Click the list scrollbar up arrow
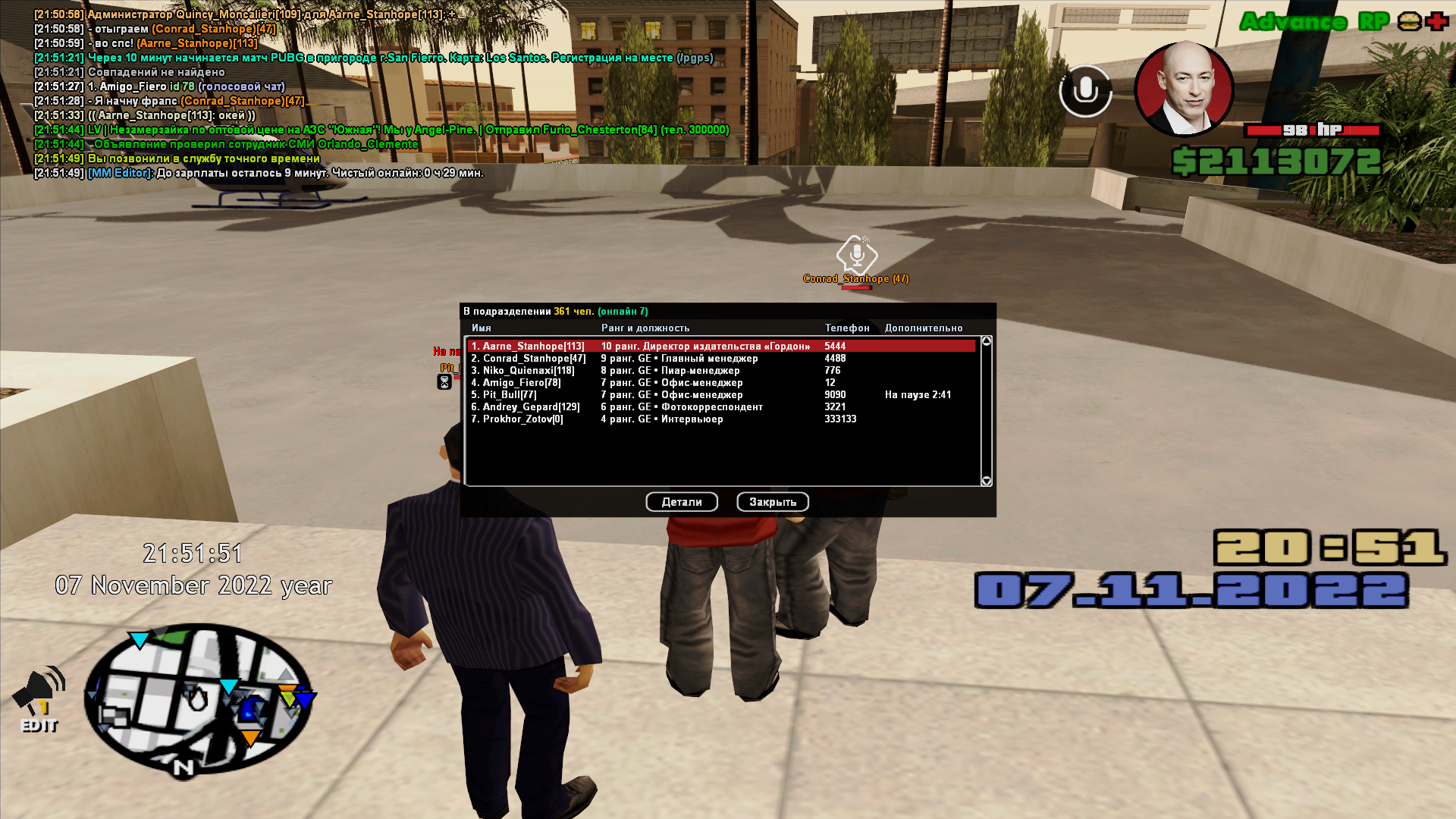 click(987, 341)
